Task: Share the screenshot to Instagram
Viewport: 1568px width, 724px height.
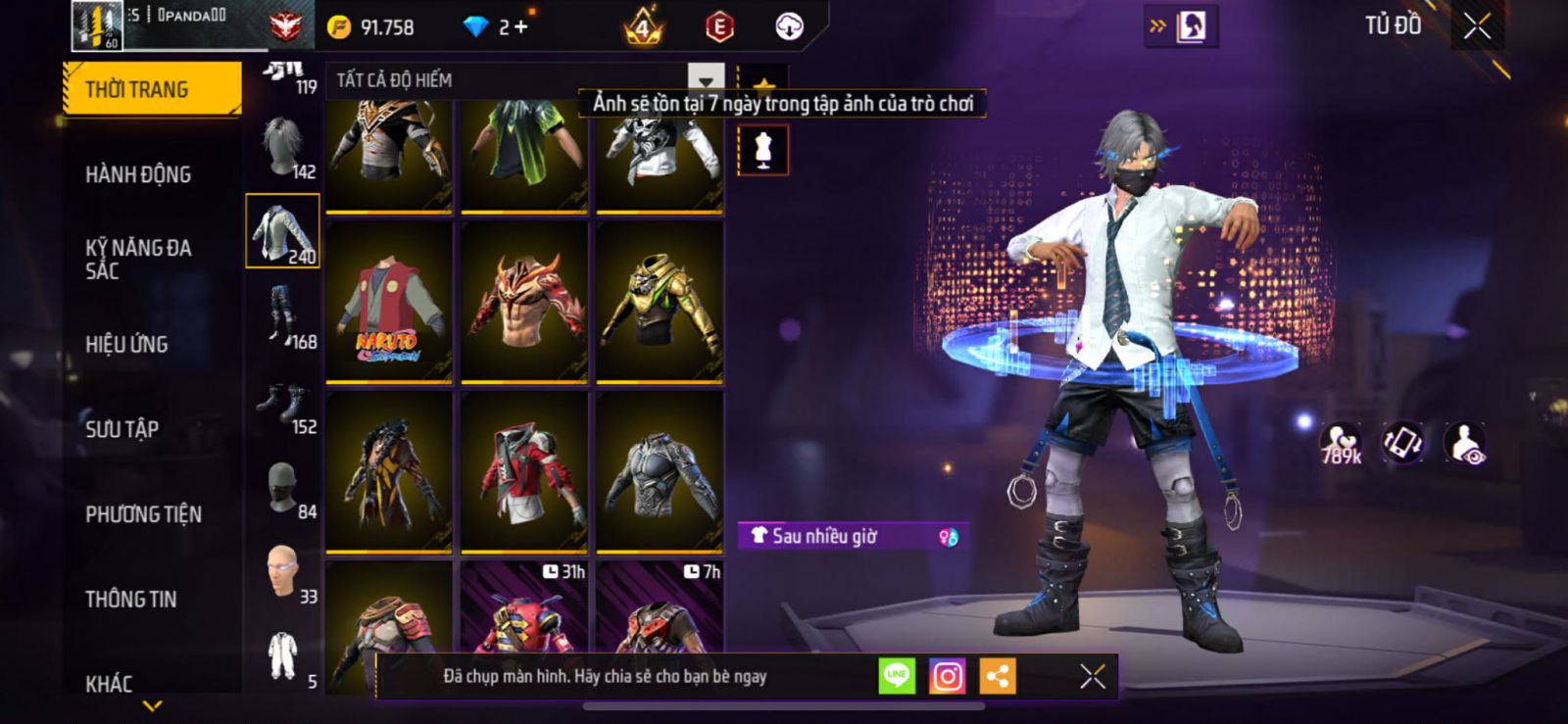Action: click(947, 676)
